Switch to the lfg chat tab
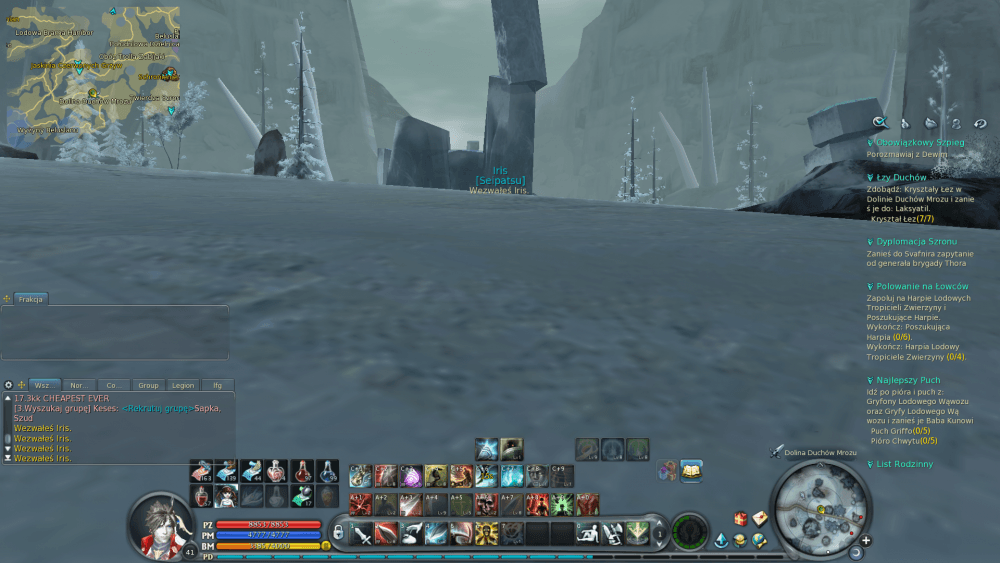 coord(216,385)
